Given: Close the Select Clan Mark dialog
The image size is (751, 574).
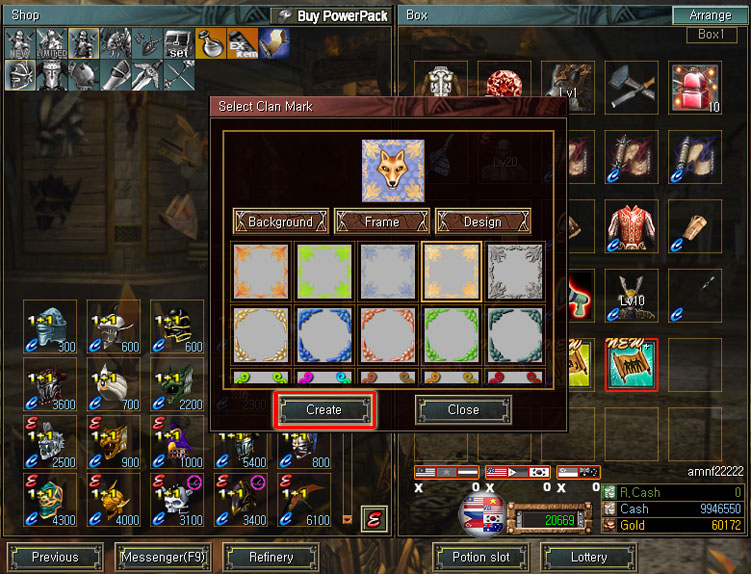Looking at the screenshot, I should (463, 410).
